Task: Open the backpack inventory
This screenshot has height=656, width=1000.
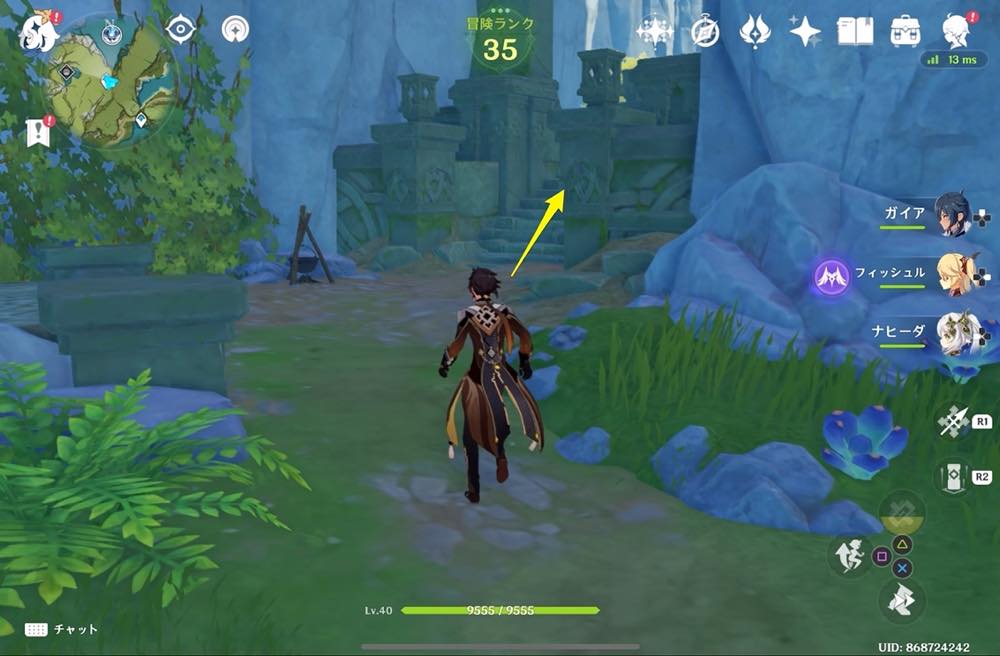Action: click(x=906, y=31)
